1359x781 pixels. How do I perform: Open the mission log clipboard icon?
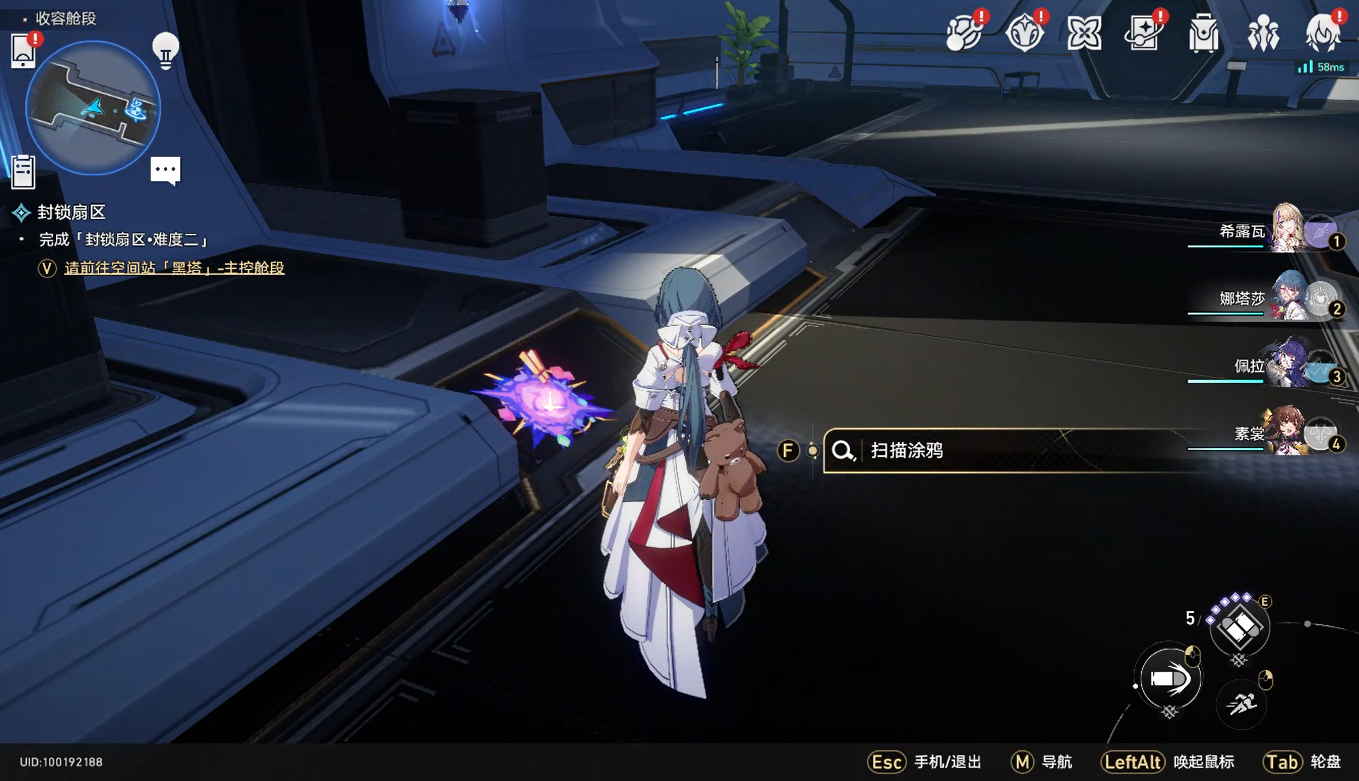tap(23, 172)
